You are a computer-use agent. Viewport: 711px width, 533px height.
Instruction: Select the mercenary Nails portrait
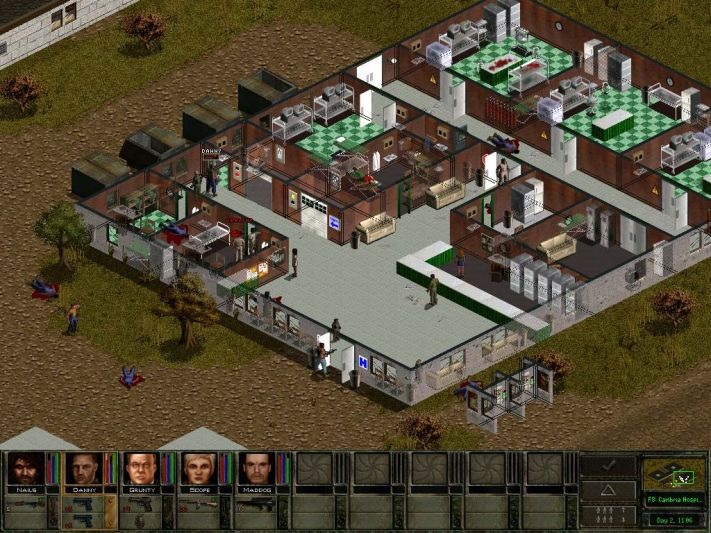coord(26,469)
